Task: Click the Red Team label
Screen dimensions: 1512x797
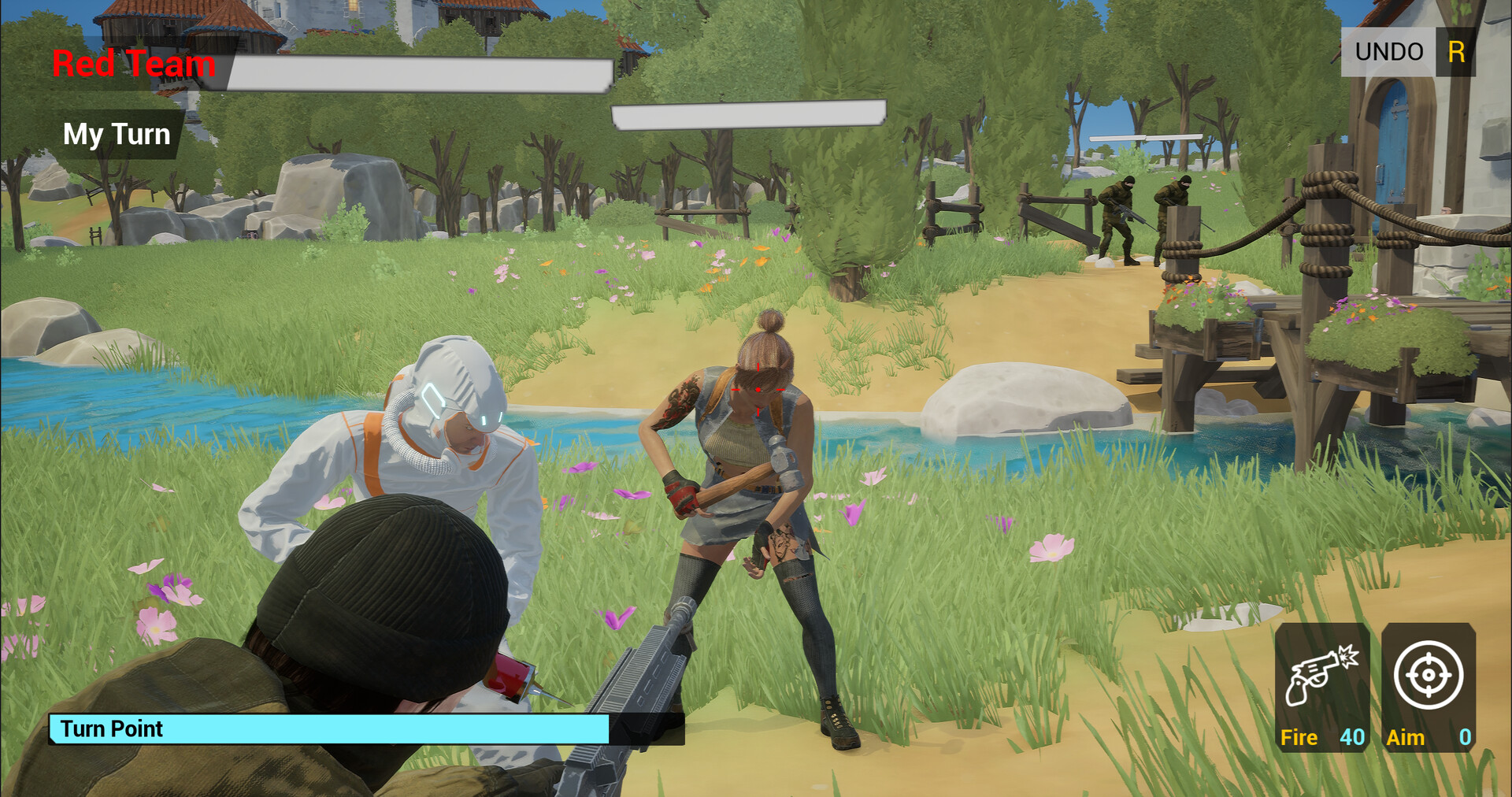Action: (132, 65)
